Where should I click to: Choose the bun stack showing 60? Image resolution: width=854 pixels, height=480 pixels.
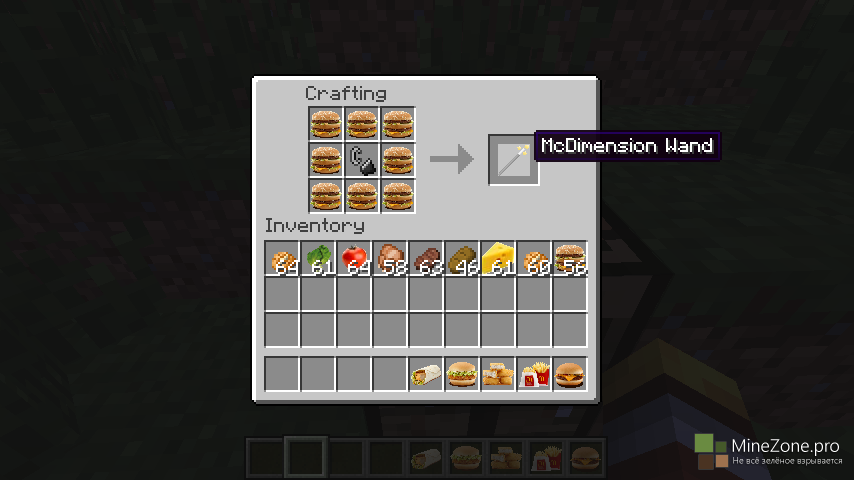pos(534,258)
